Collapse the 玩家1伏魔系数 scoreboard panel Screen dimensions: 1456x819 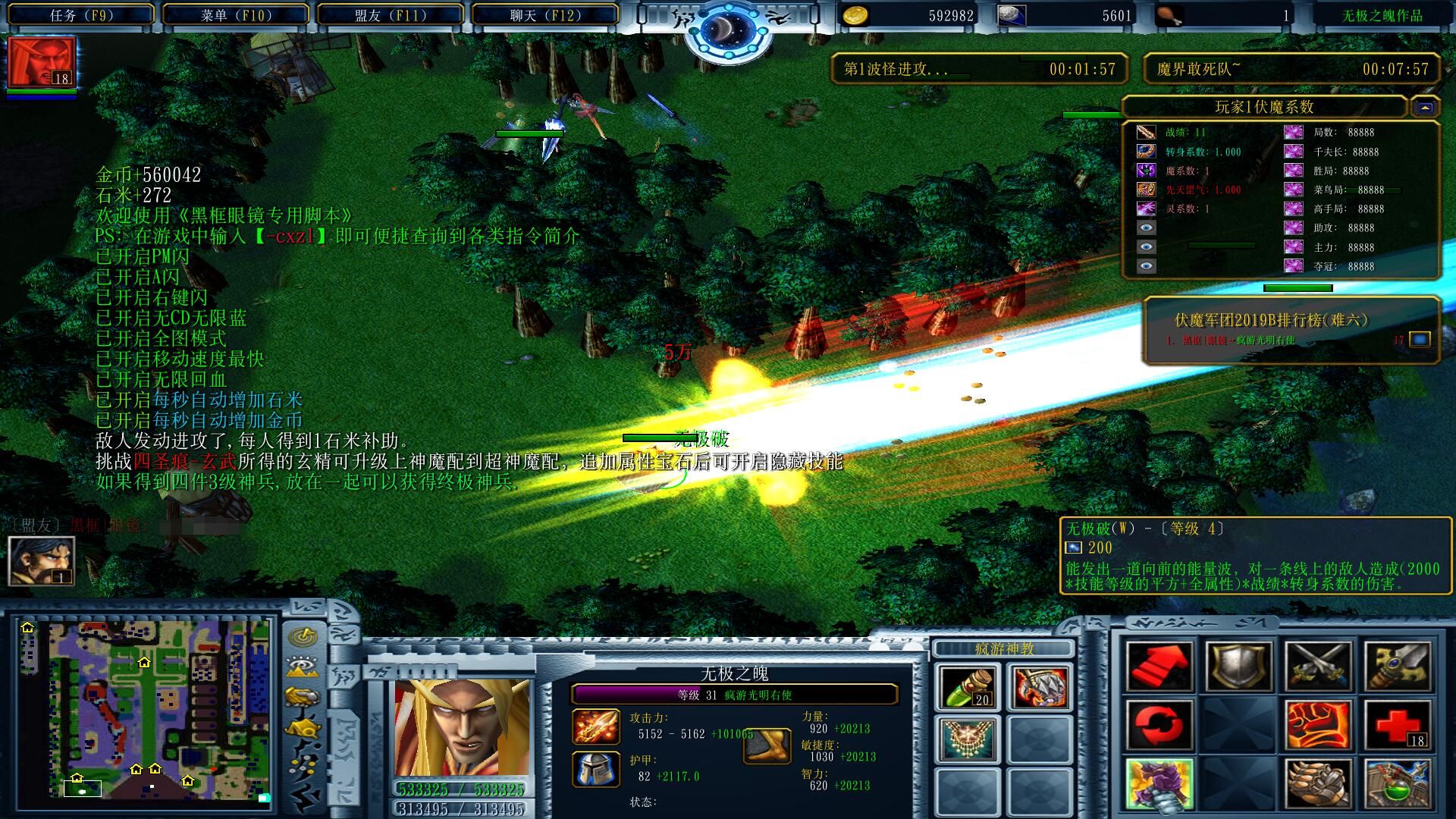pos(1424,108)
